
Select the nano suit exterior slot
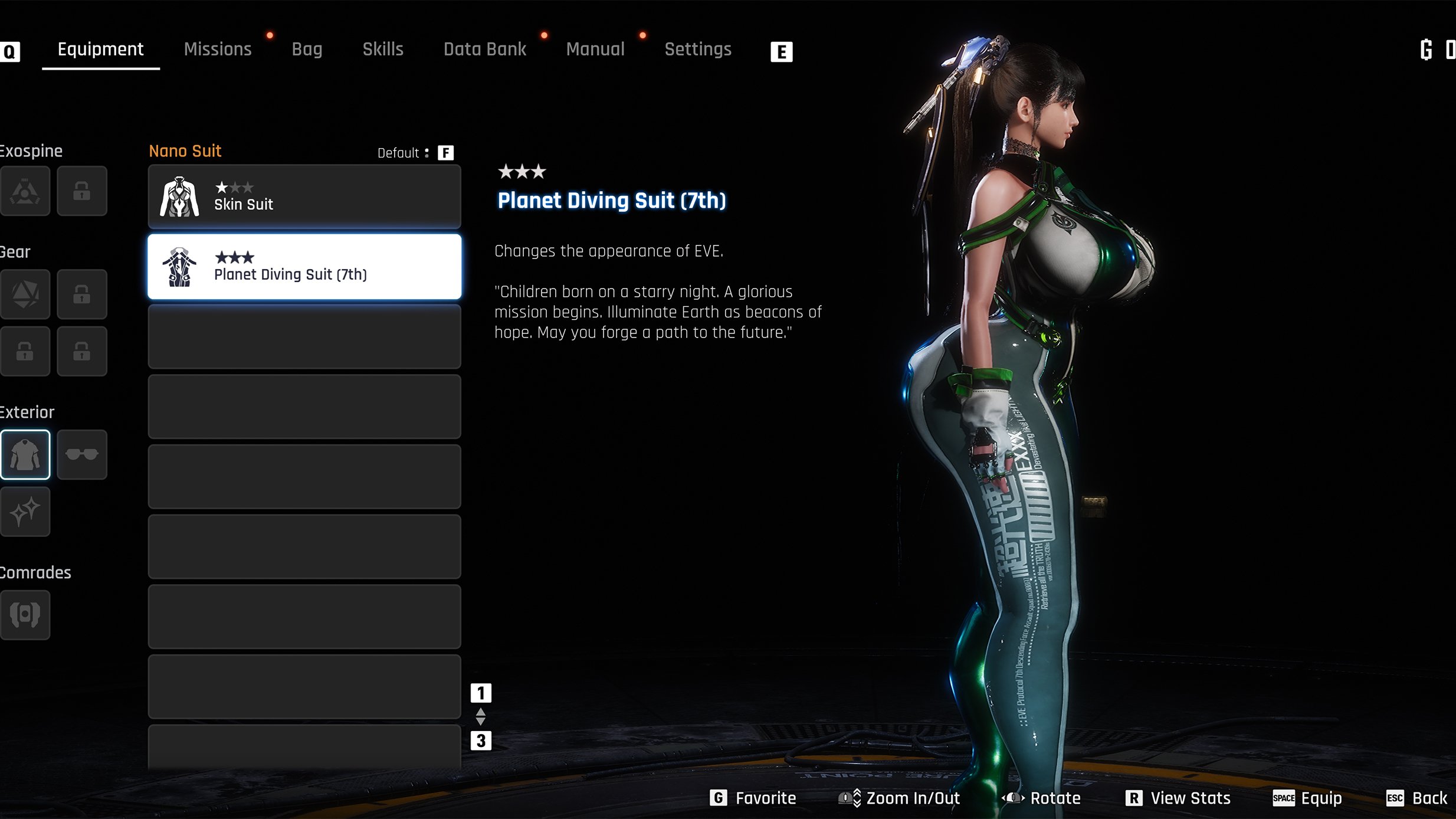(x=25, y=454)
